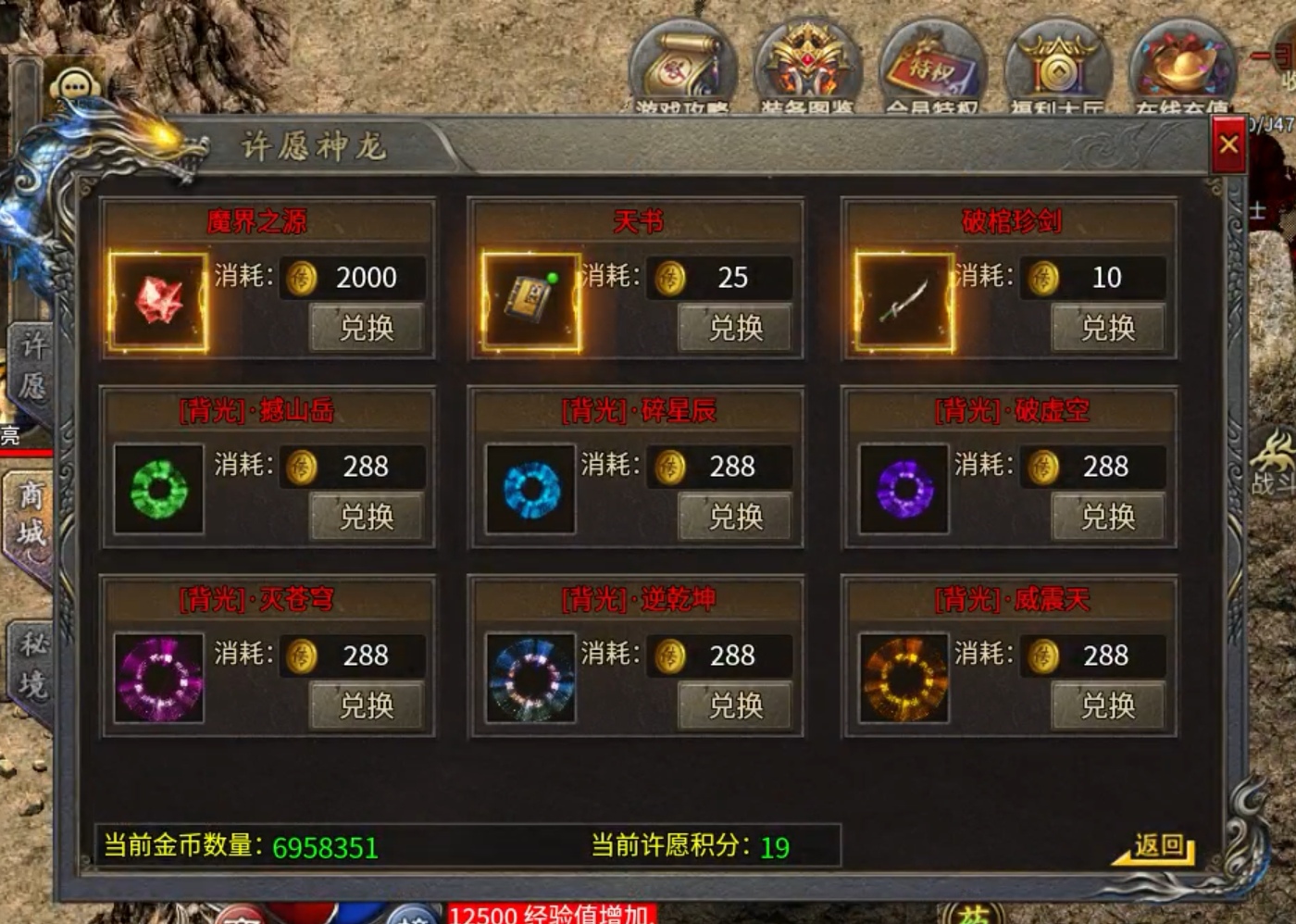Exchange for 破棺珍剑 sword
Screen dimensions: 1296x924
click(1107, 328)
